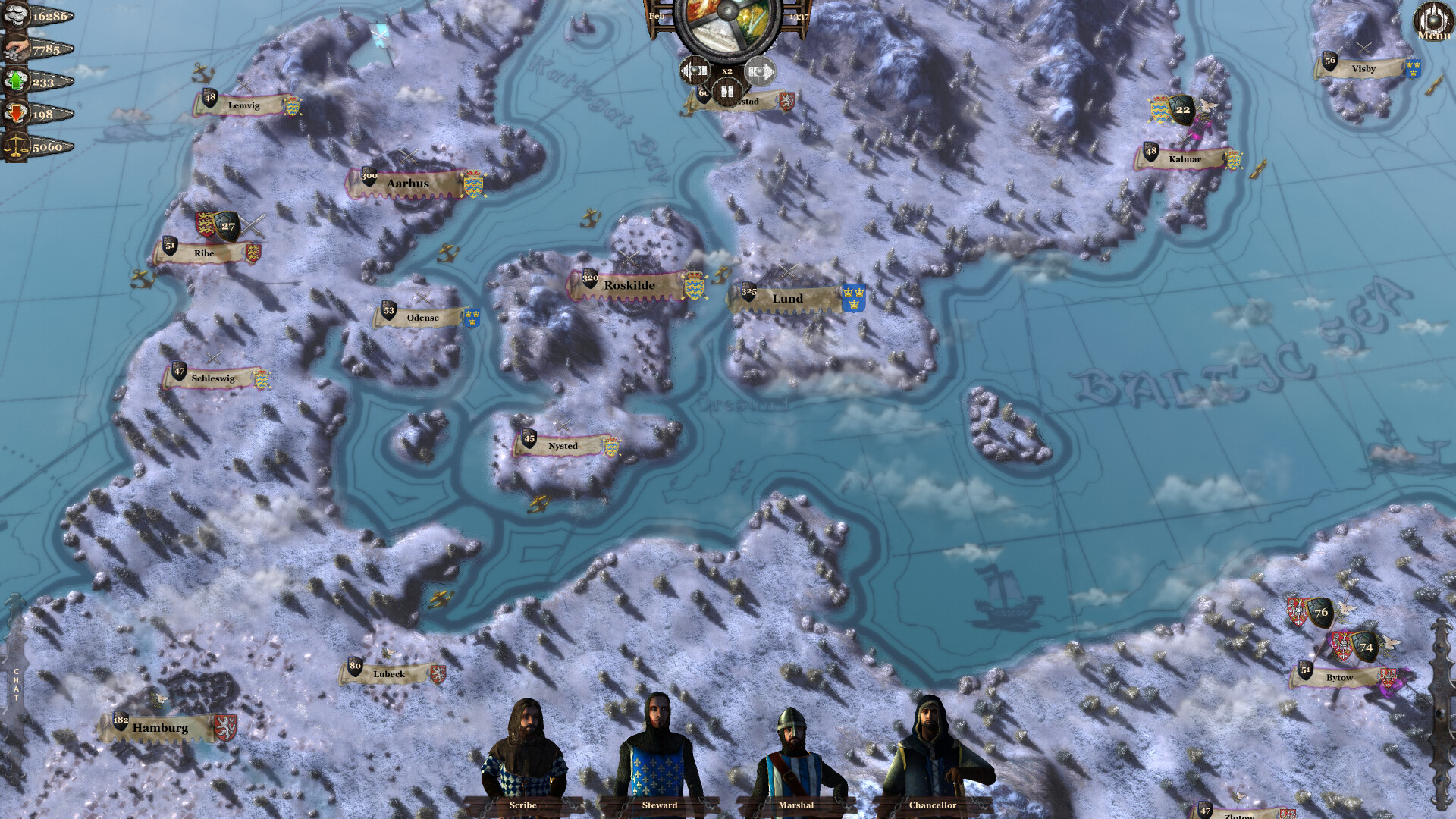1456x819 pixels.
Task: Click the golden scales icon showing 5060
Action: 15,143
